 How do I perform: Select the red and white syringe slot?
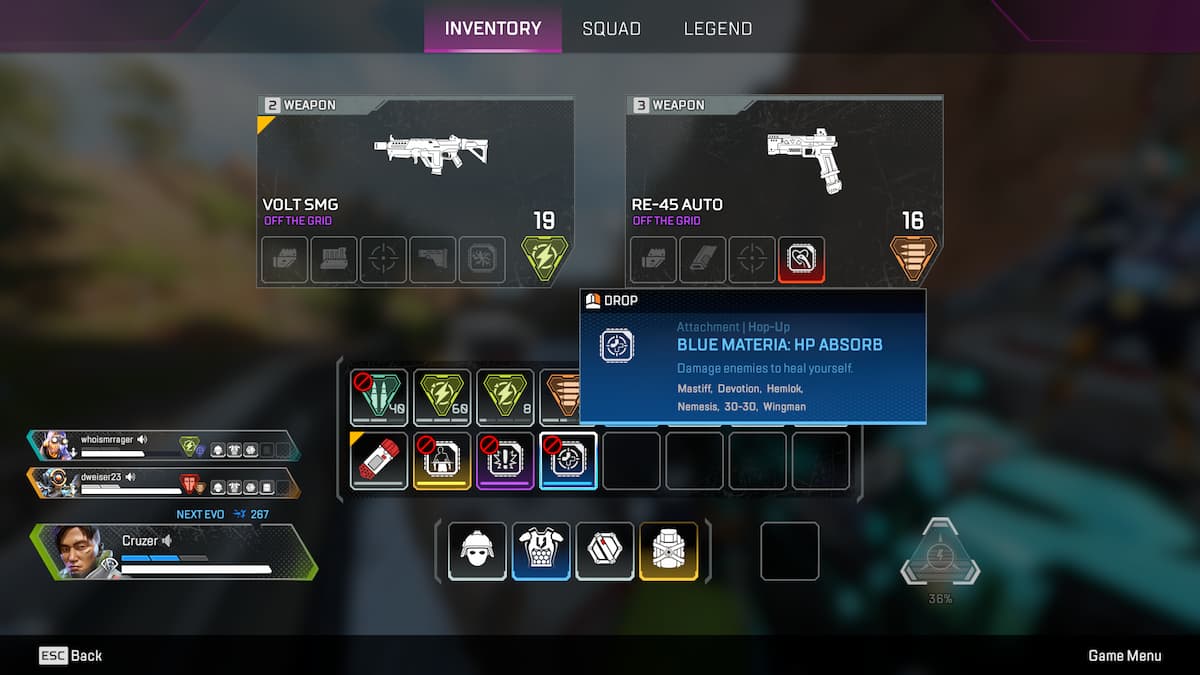(x=379, y=460)
